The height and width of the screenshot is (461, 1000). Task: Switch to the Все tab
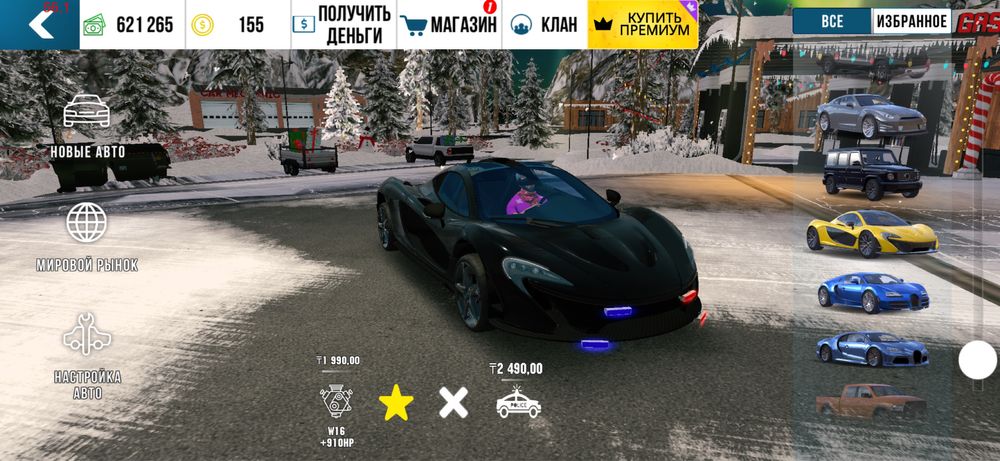(x=831, y=21)
